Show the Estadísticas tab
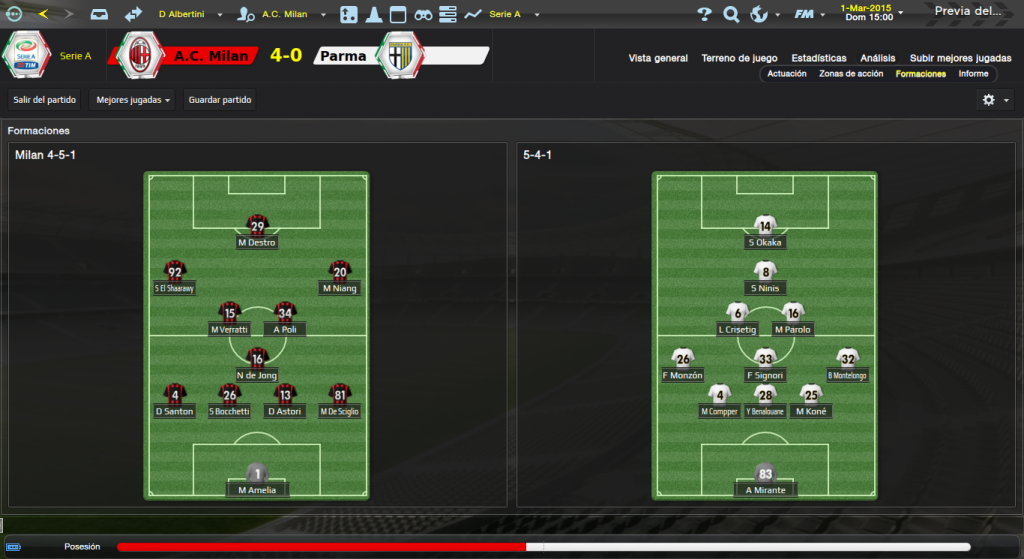 point(818,58)
